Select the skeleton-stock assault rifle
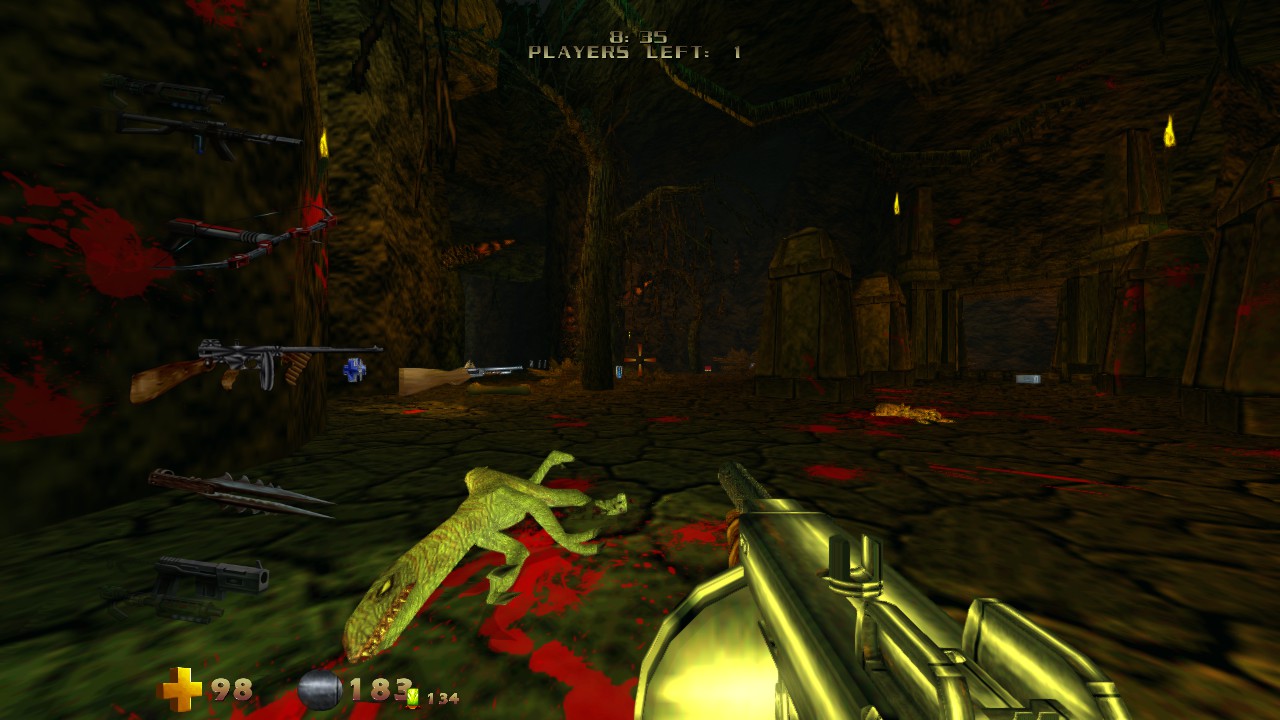 (208, 130)
